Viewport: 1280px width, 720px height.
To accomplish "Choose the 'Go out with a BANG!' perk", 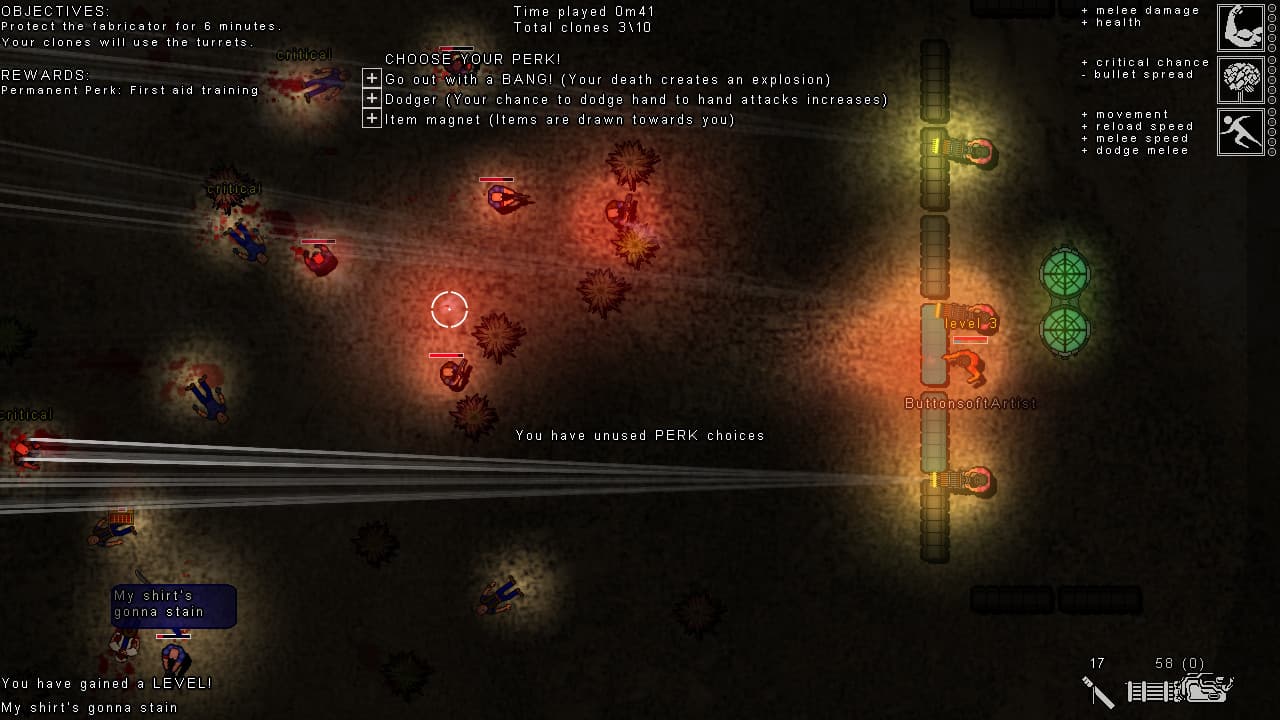I will point(372,79).
